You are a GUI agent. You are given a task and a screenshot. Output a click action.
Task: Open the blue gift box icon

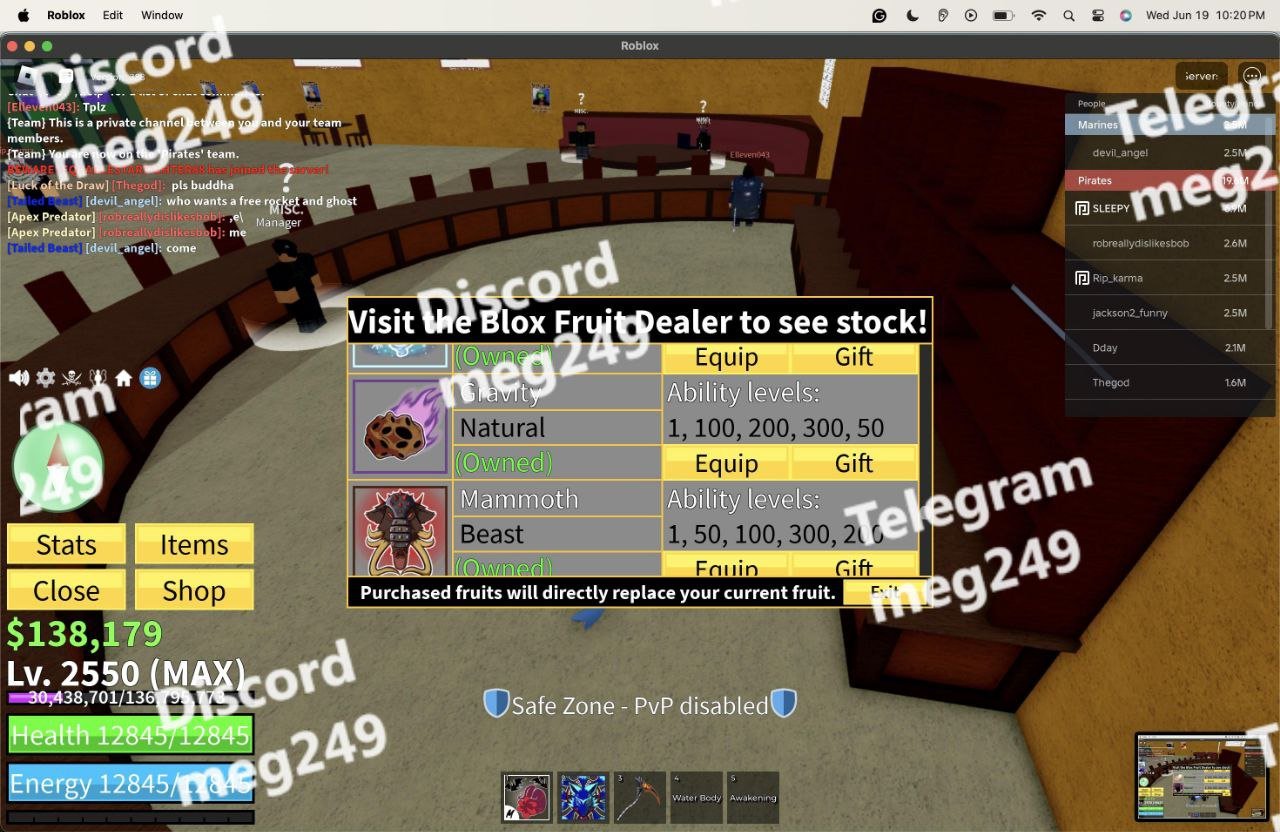click(x=150, y=378)
